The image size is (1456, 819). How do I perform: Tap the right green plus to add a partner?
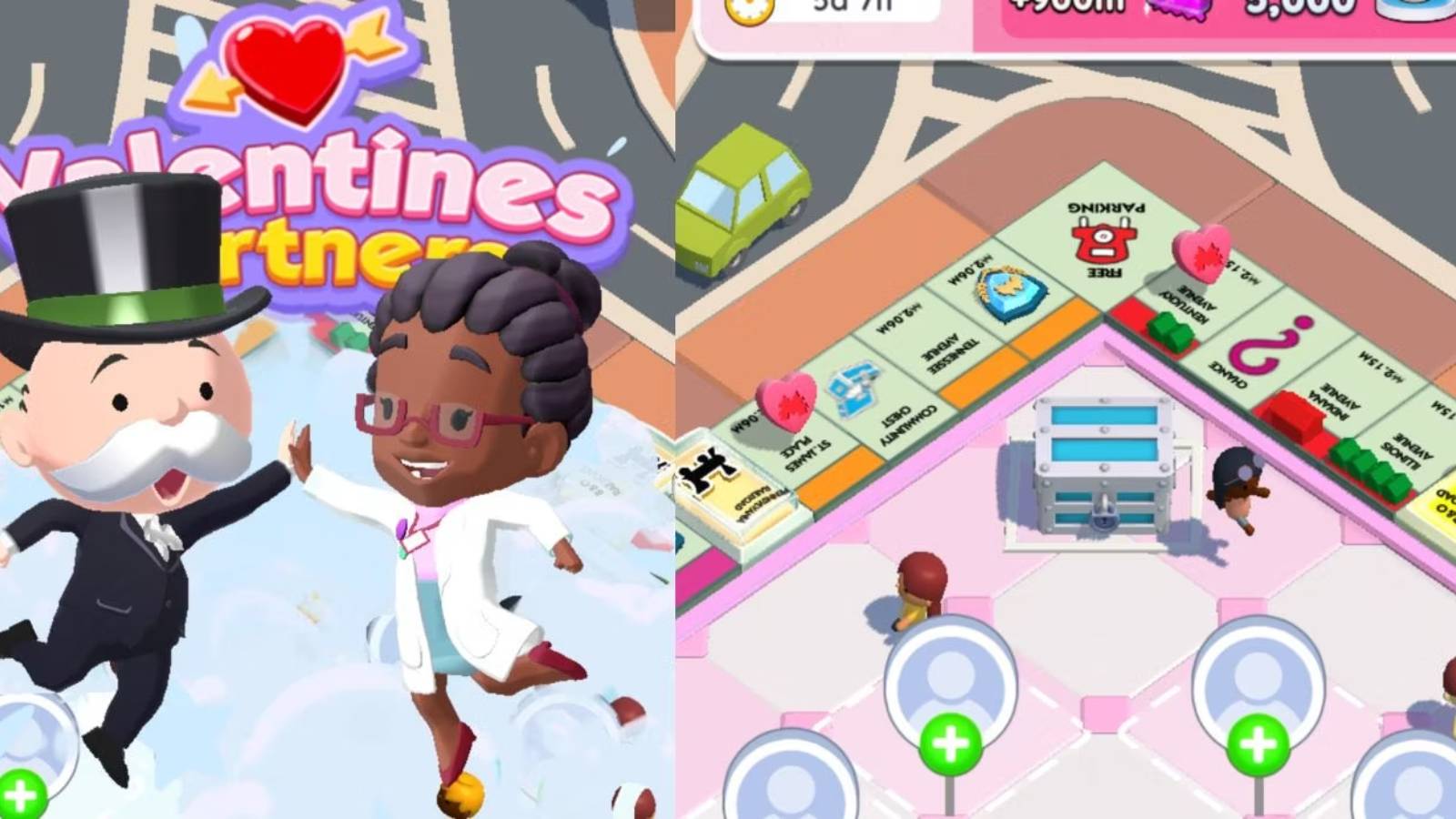tap(1260, 743)
